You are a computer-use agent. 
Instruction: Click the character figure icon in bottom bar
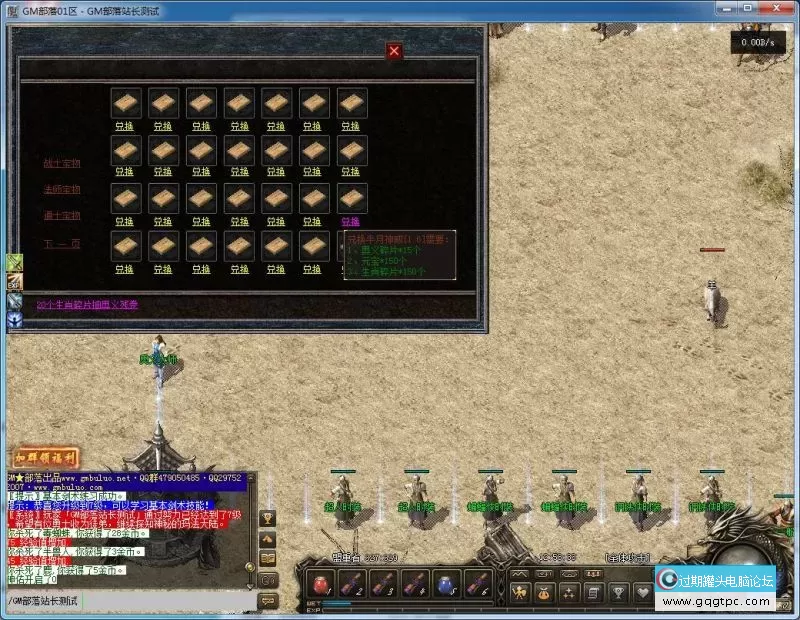tap(520, 593)
